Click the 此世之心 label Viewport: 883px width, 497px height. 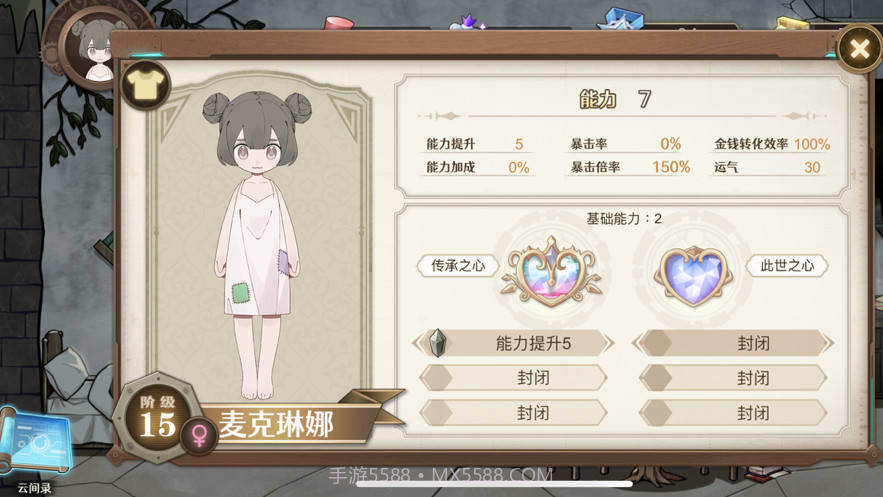[x=787, y=266]
